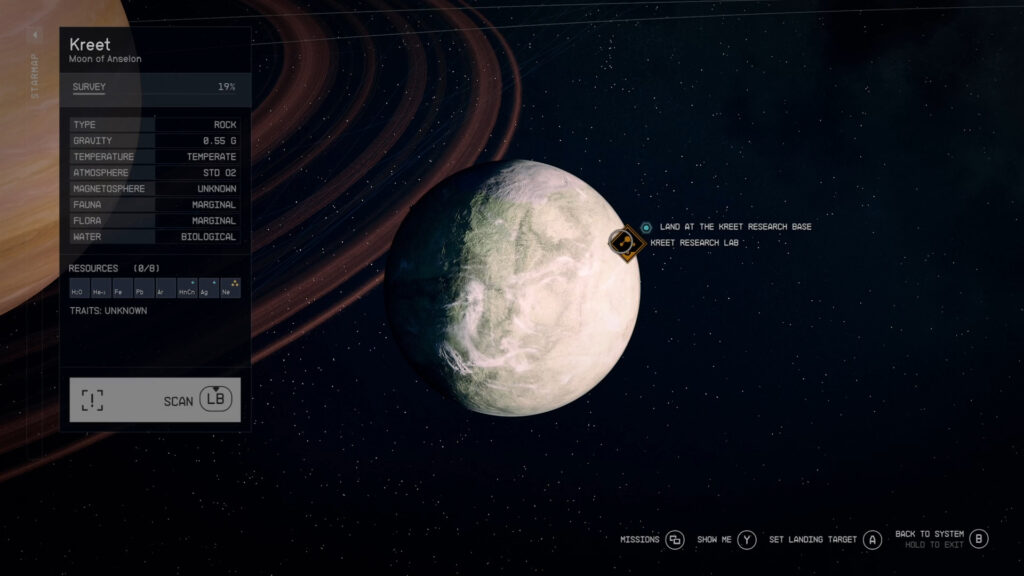
Task: Click the Ne neon resource tile
Action: click(x=230, y=290)
